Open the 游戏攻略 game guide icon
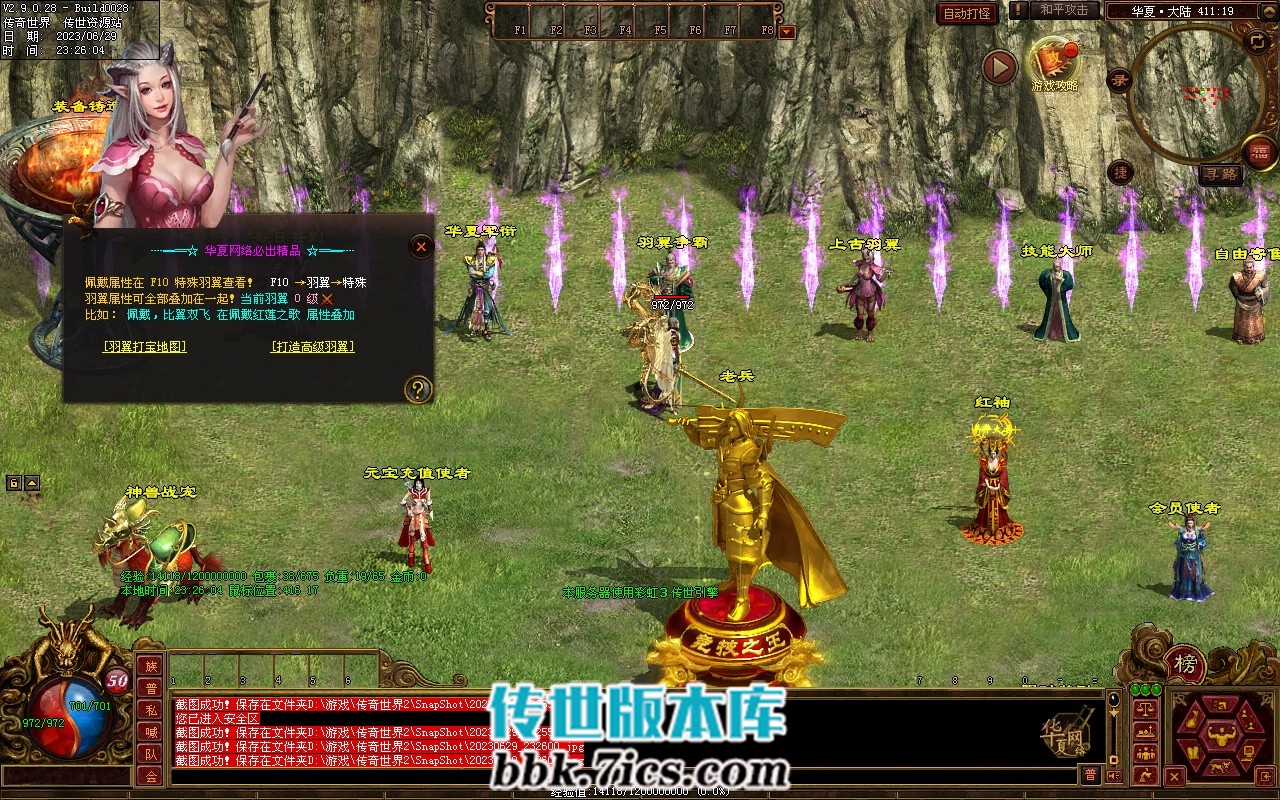1280x800 pixels. 1054,63
